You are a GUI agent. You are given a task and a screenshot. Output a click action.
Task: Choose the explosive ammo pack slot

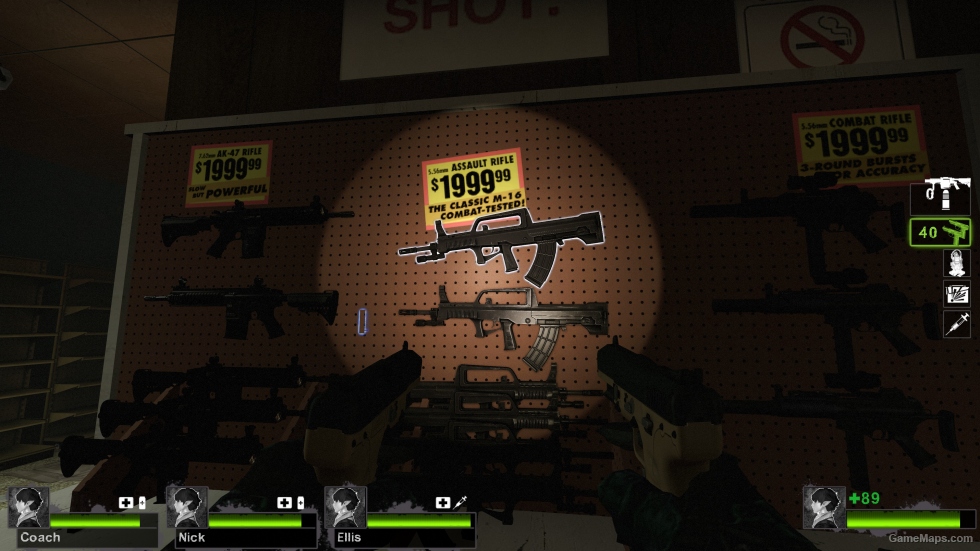pyautogui.click(x=956, y=294)
